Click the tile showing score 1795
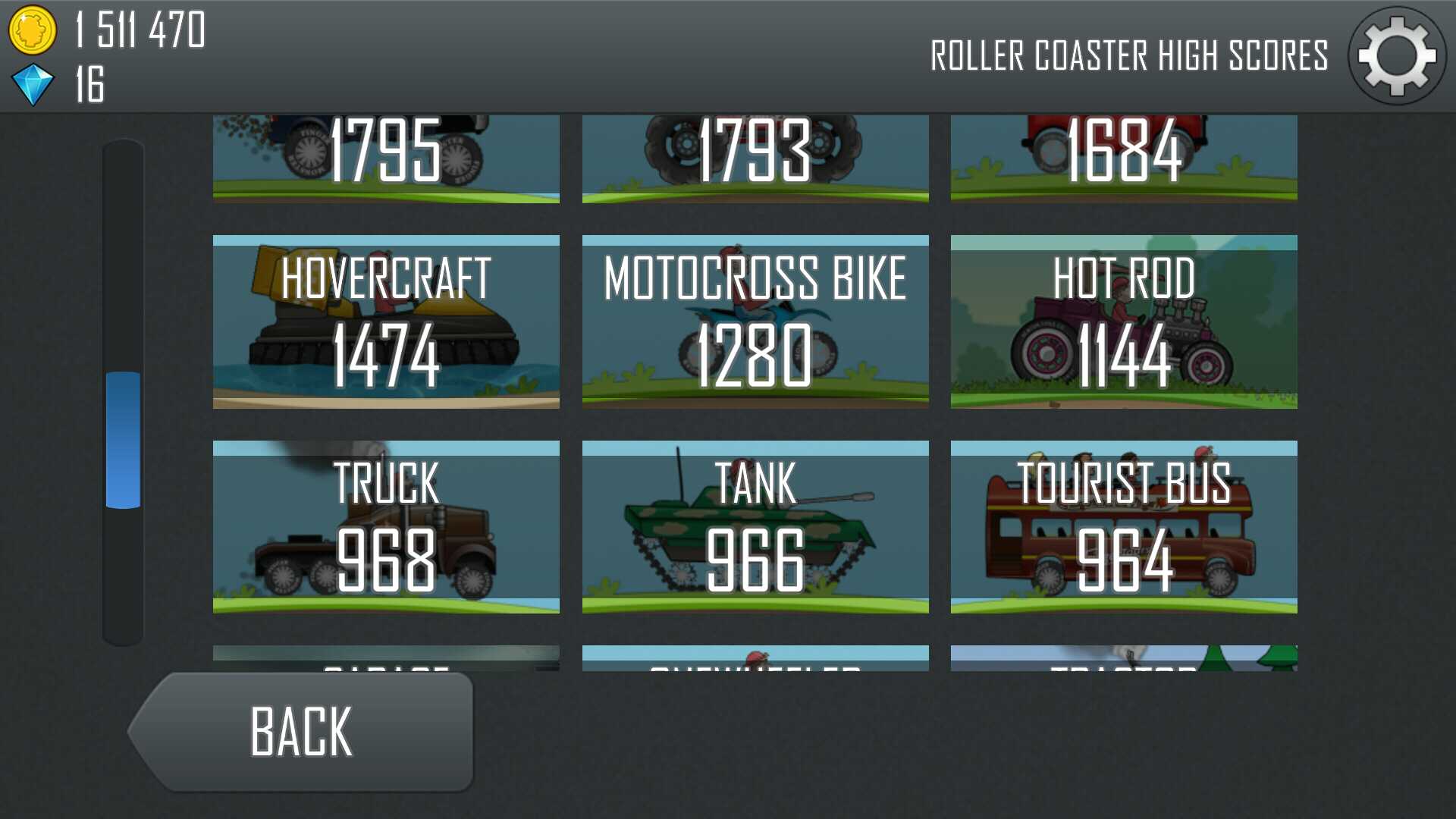 [386, 158]
